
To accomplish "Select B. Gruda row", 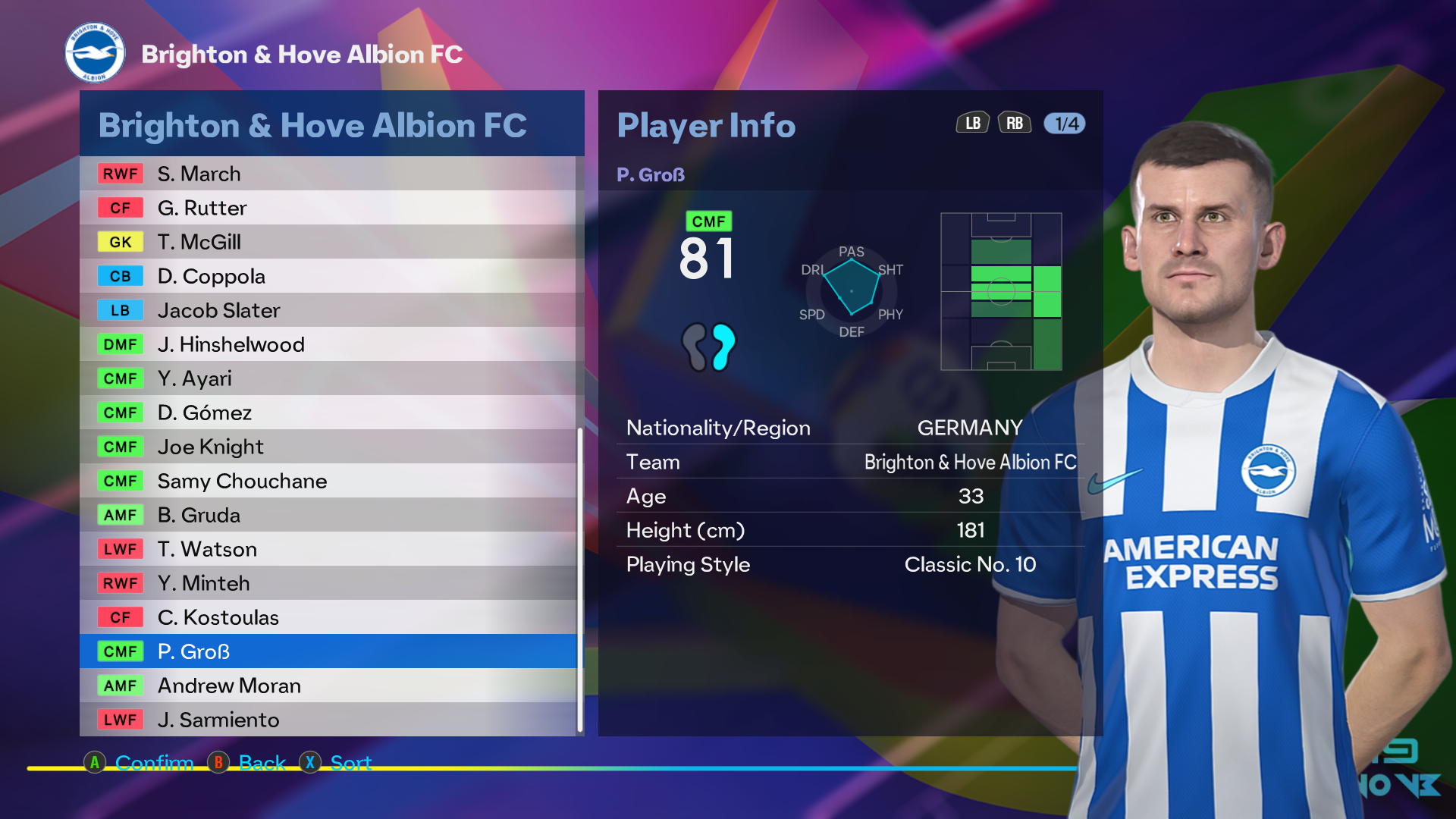I will click(x=328, y=515).
